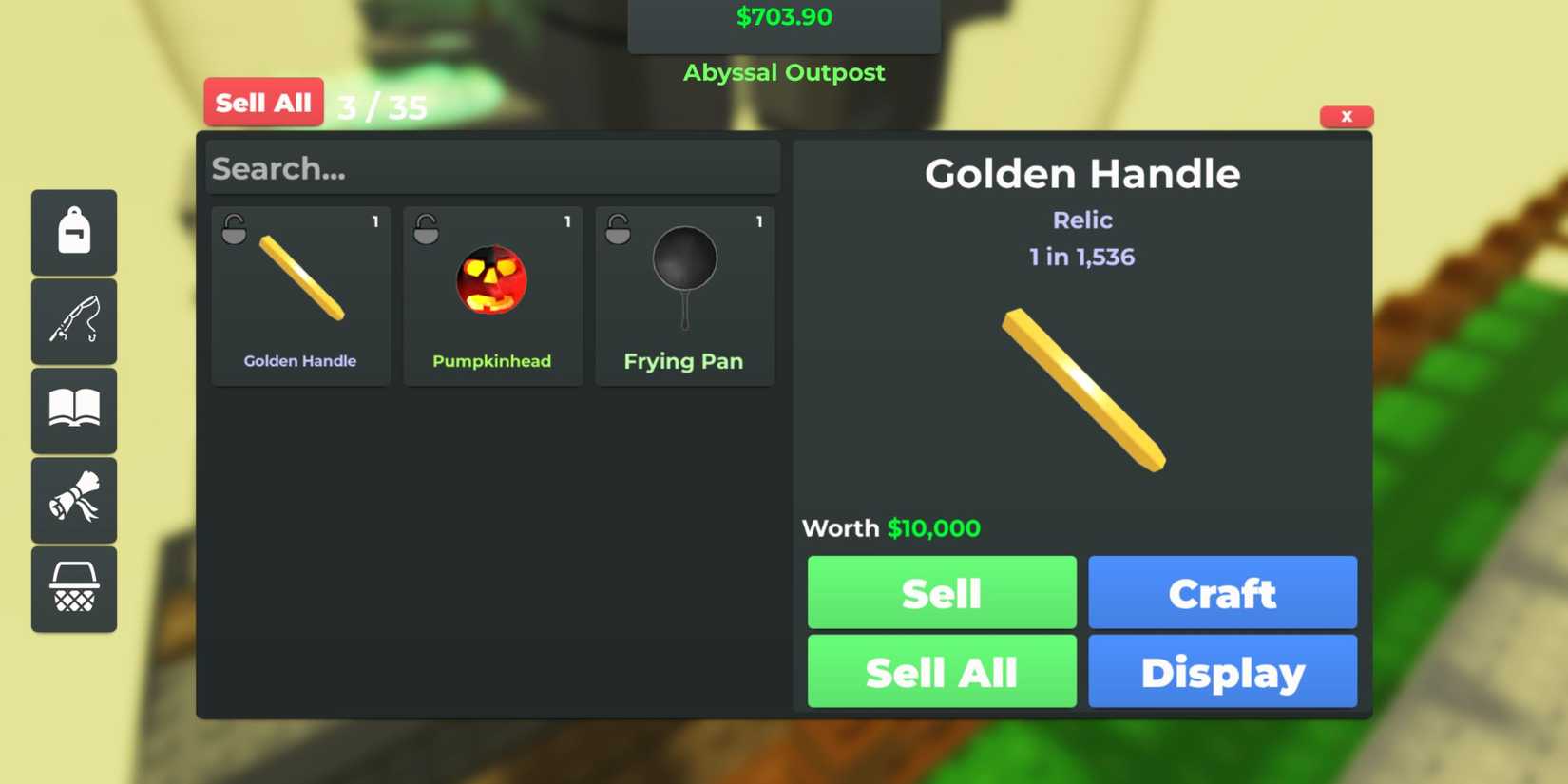1568x784 pixels.
Task: Click the Abyssal Outpost label
Action: click(784, 71)
